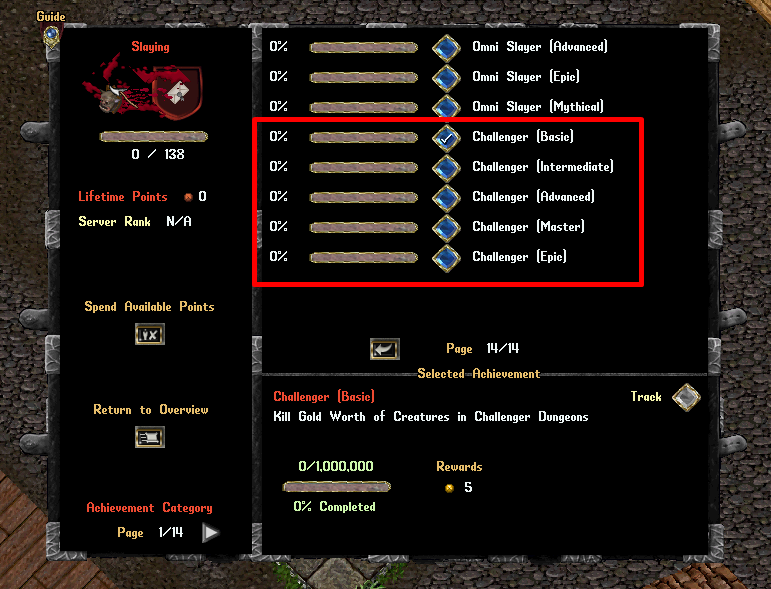Viewport: 771px width, 589px height.
Task: Track the selected Challenger achievement
Action: pos(685,398)
